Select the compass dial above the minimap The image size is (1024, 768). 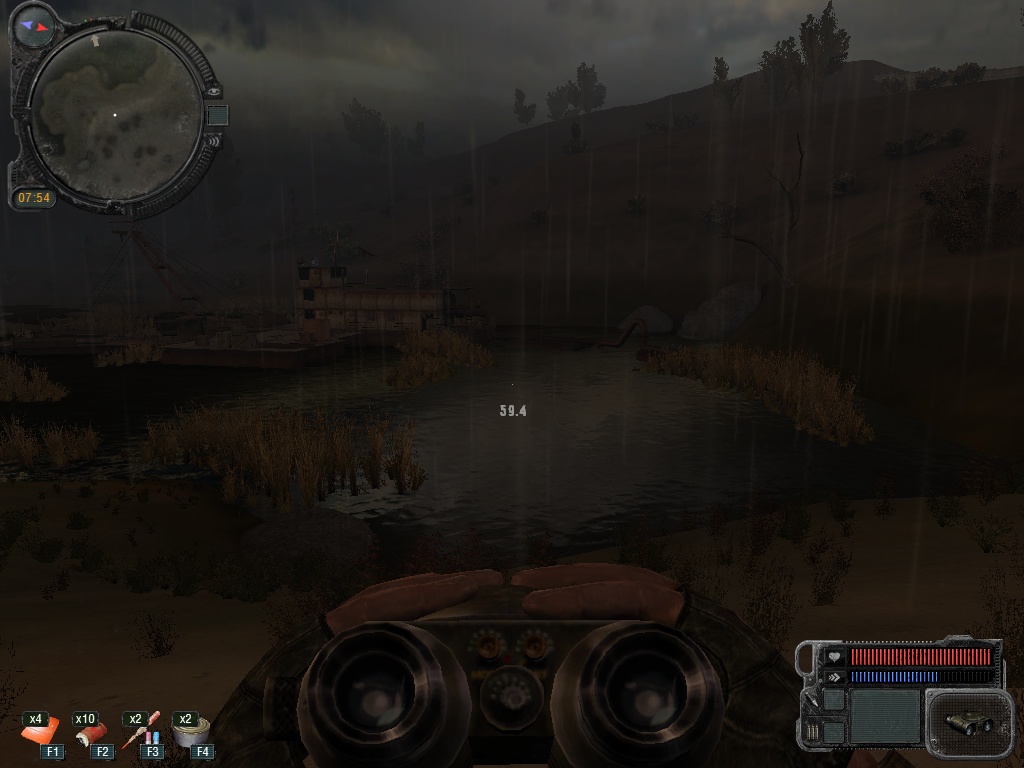(34, 24)
